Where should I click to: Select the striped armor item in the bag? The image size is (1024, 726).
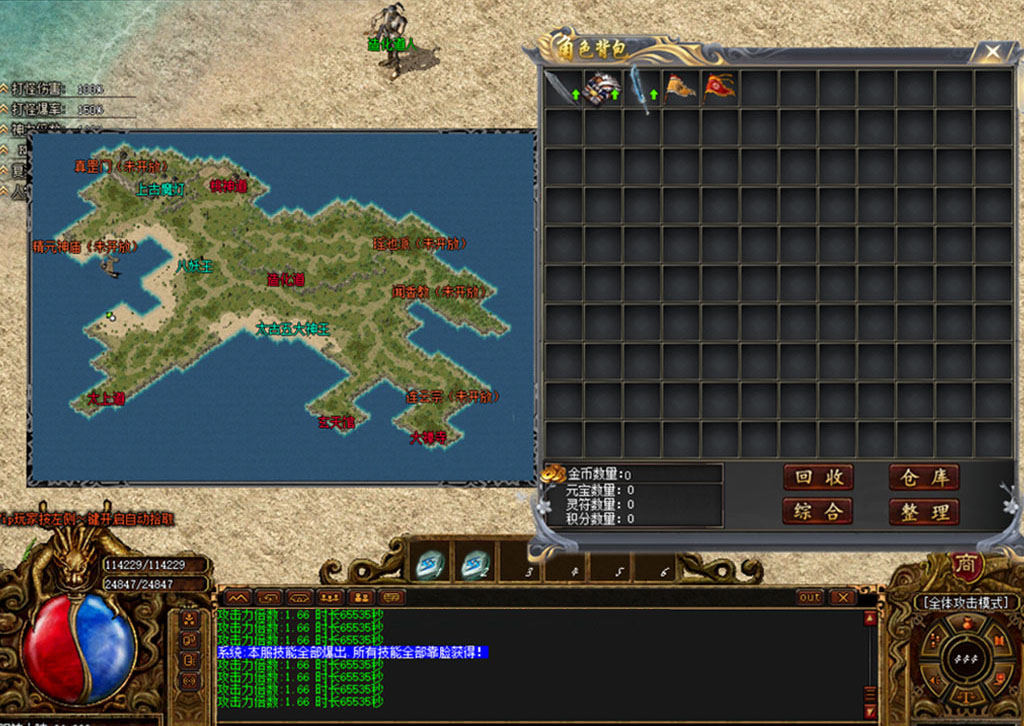pos(601,87)
